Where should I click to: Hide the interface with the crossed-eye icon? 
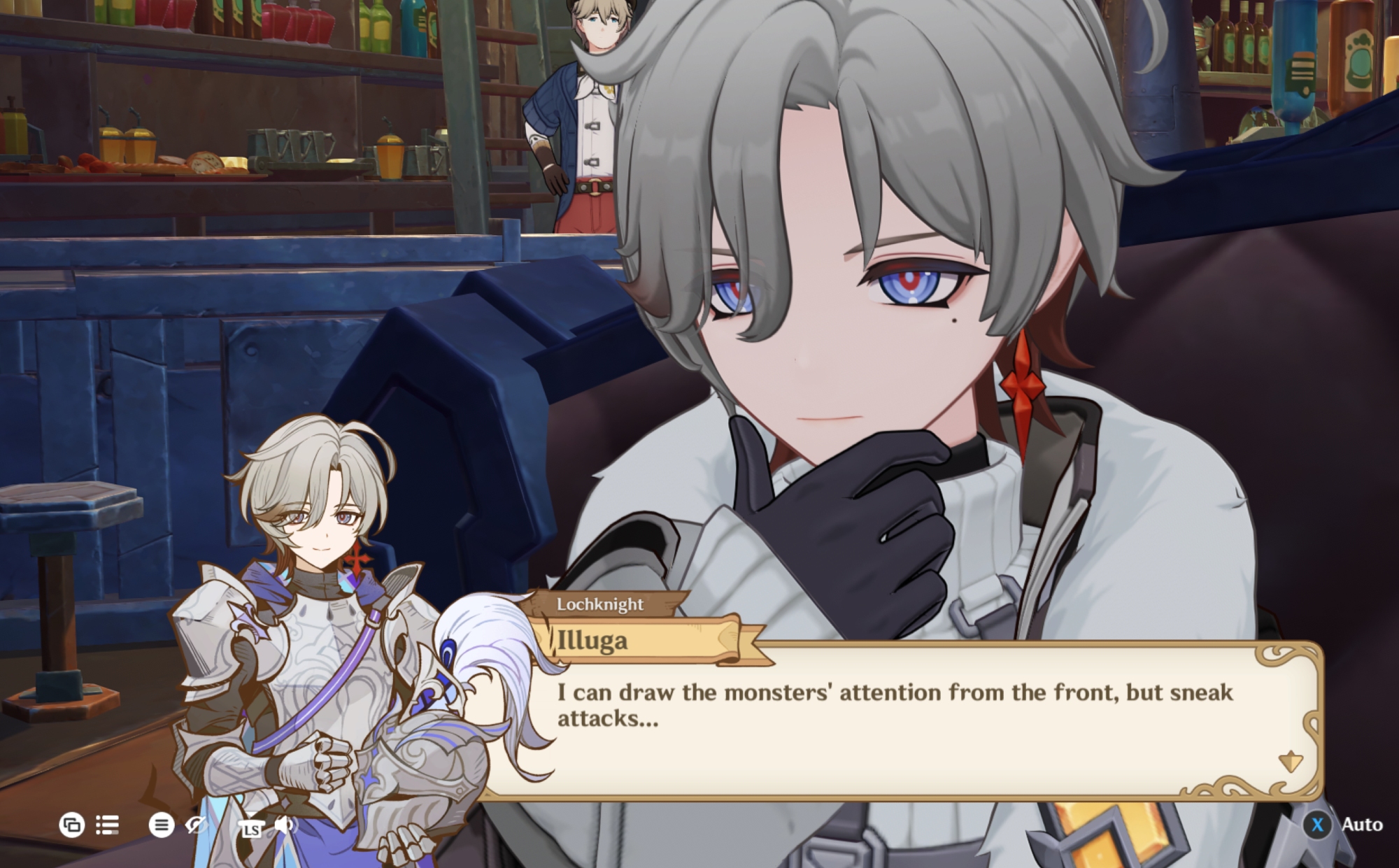(196, 825)
